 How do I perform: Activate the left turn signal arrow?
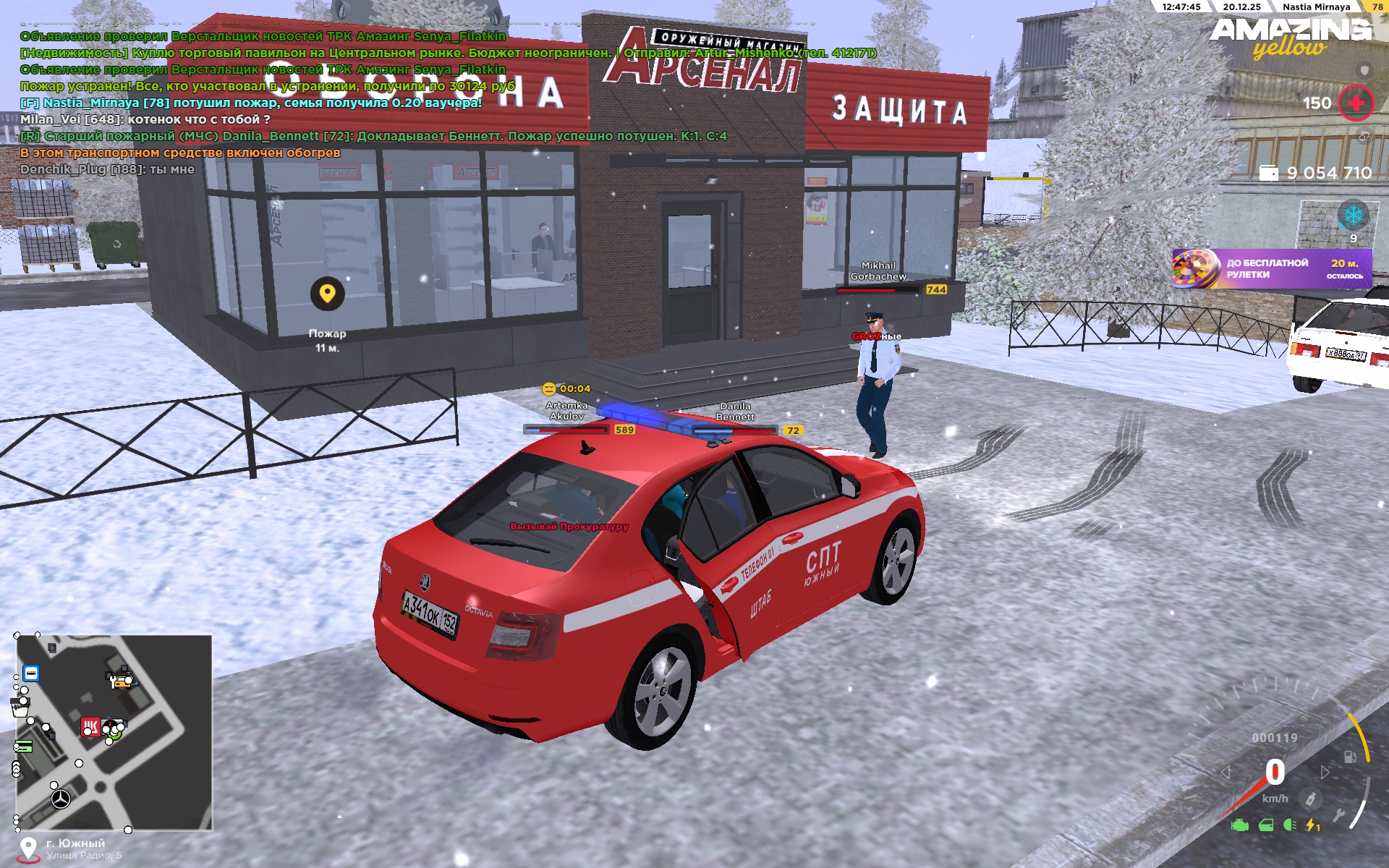point(1226,773)
